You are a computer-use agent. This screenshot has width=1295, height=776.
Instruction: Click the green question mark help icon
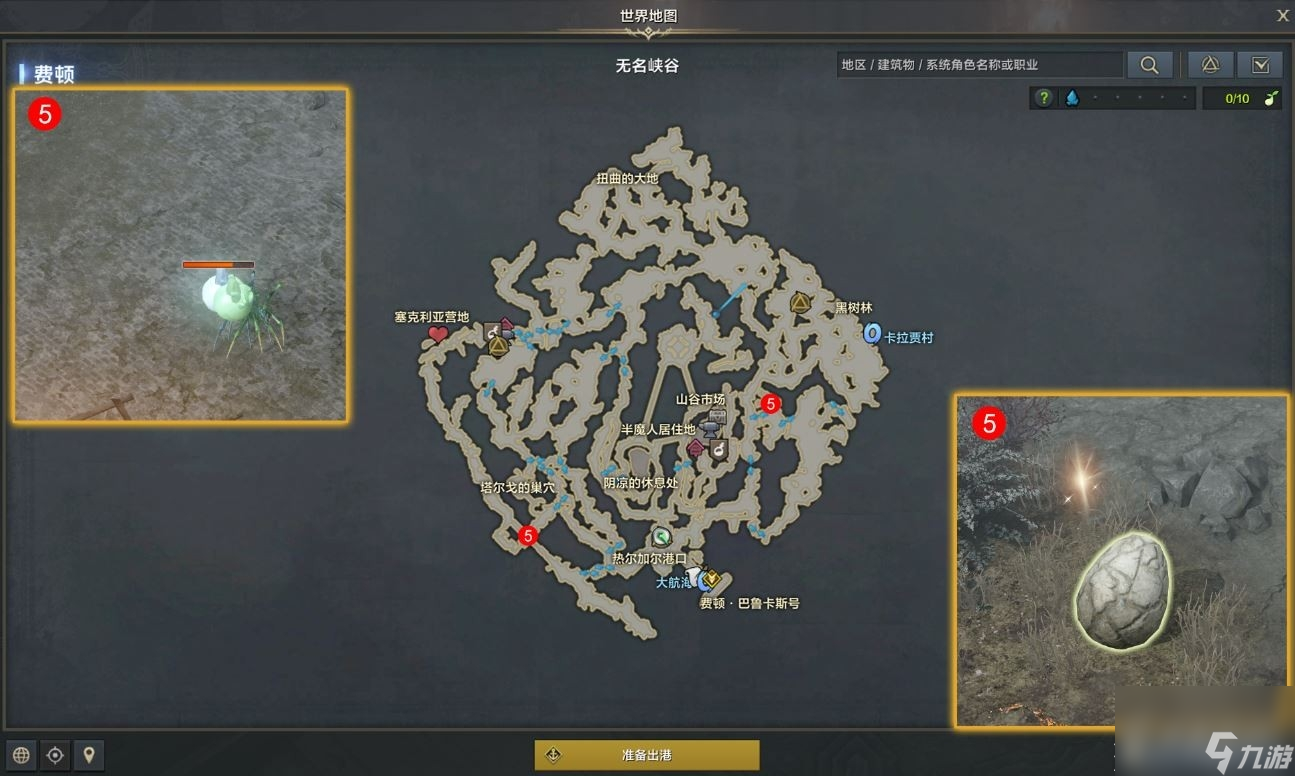[x=1043, y=98]
